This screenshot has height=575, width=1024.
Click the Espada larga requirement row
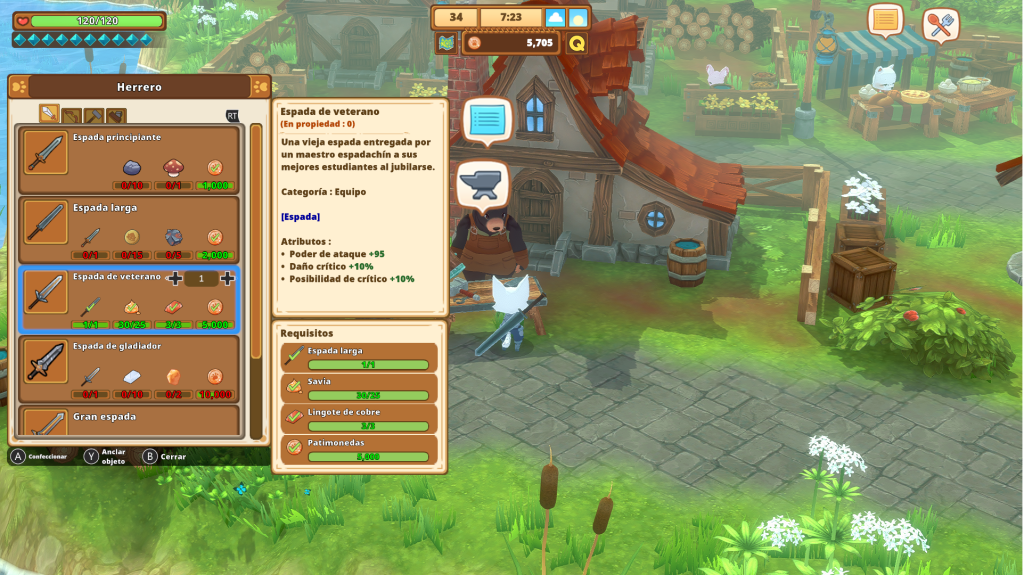(x=360, y=357)
